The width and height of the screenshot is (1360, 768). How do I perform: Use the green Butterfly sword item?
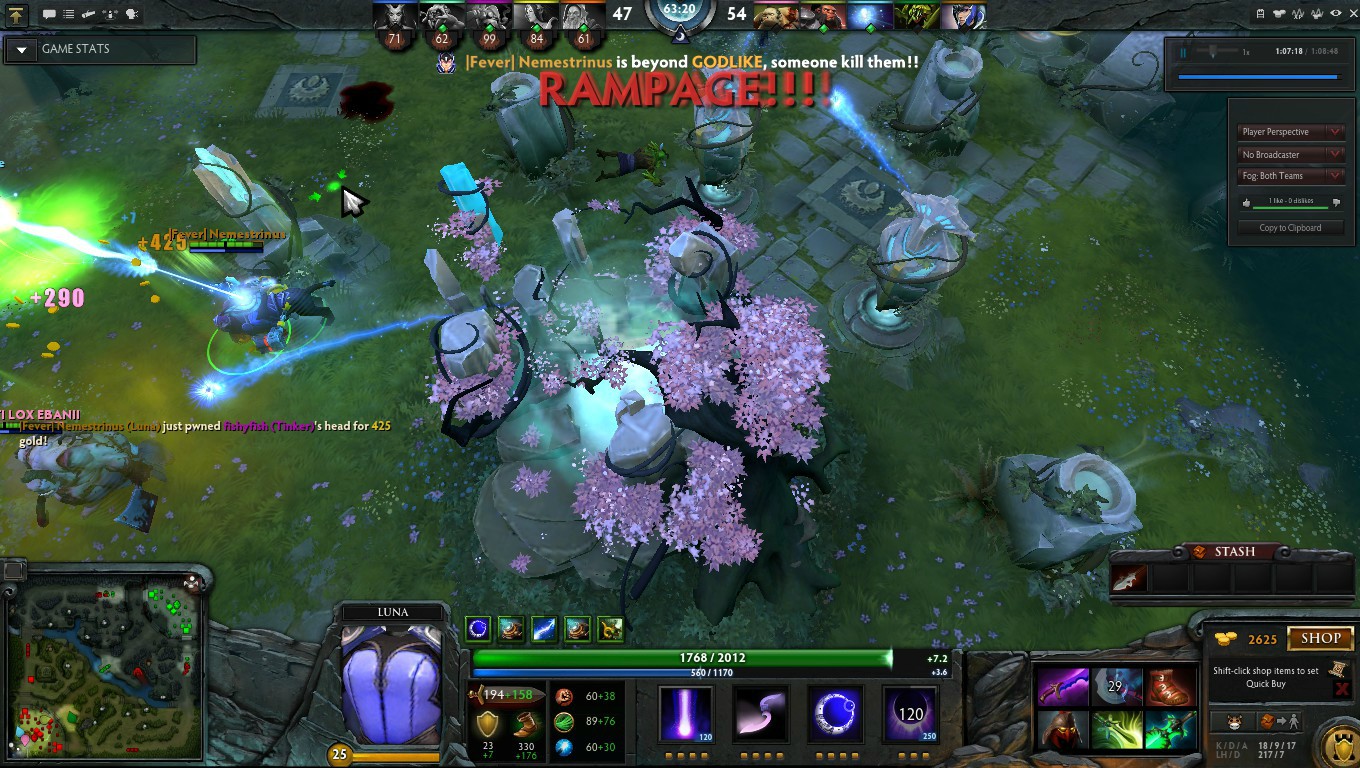[1170, 730]
